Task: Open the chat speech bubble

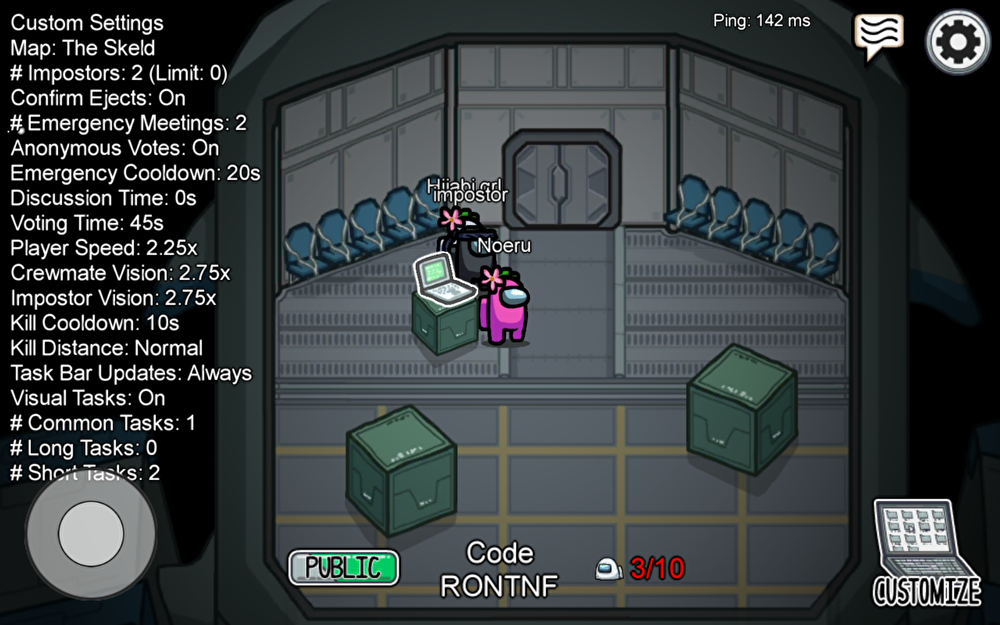Action: 878,37
